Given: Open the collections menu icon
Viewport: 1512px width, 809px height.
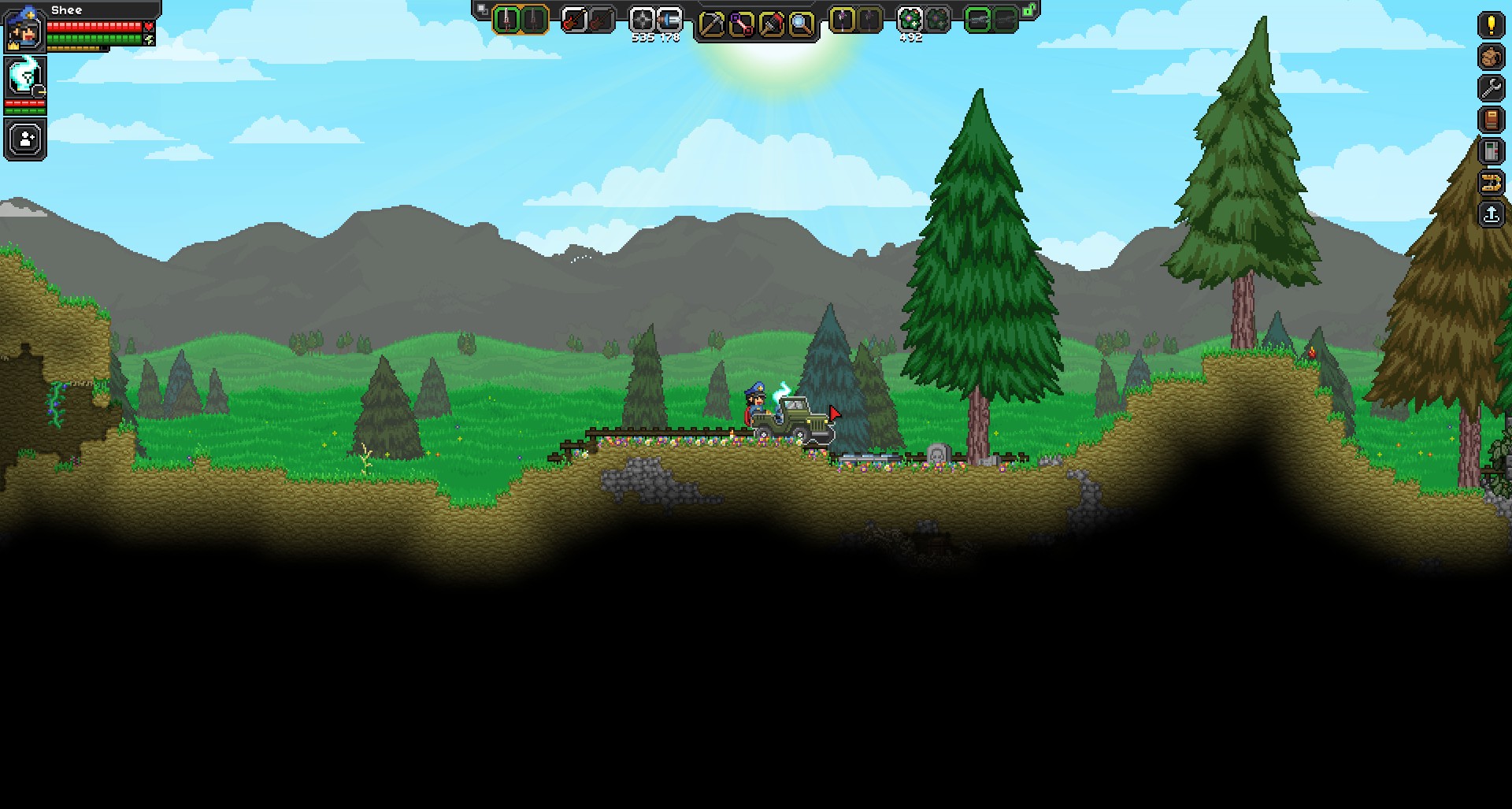Looking at the screenshot, I should pyautogui.click(x=1491, y=183).
